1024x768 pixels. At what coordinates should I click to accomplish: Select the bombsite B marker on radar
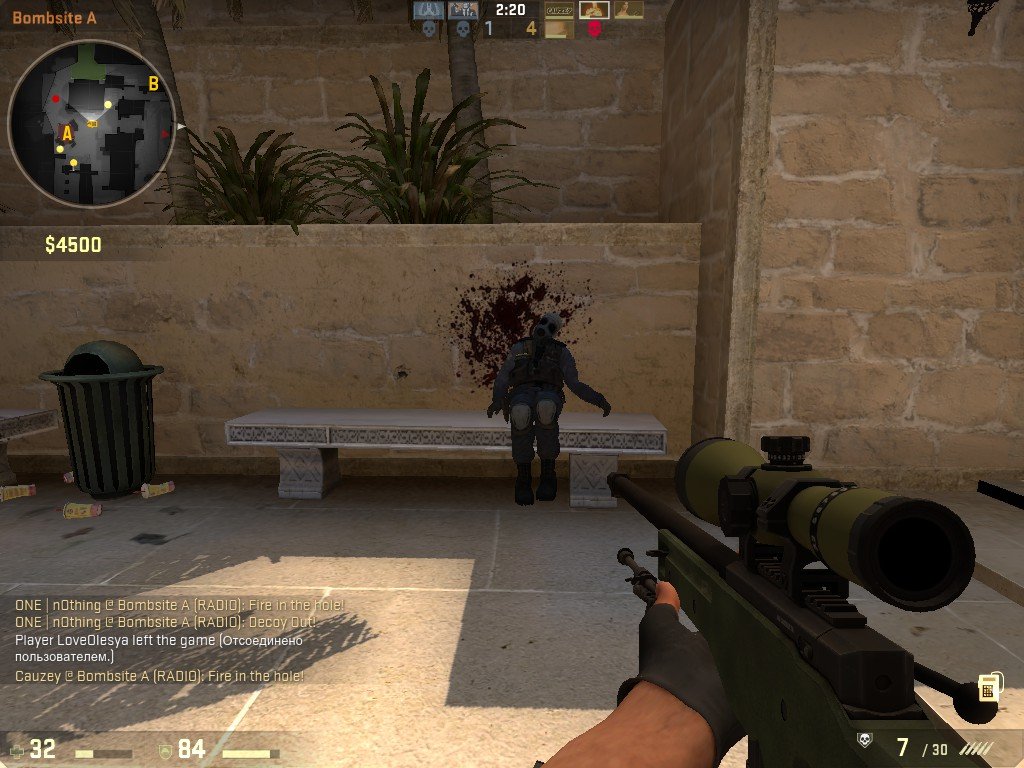click(154, 84)
